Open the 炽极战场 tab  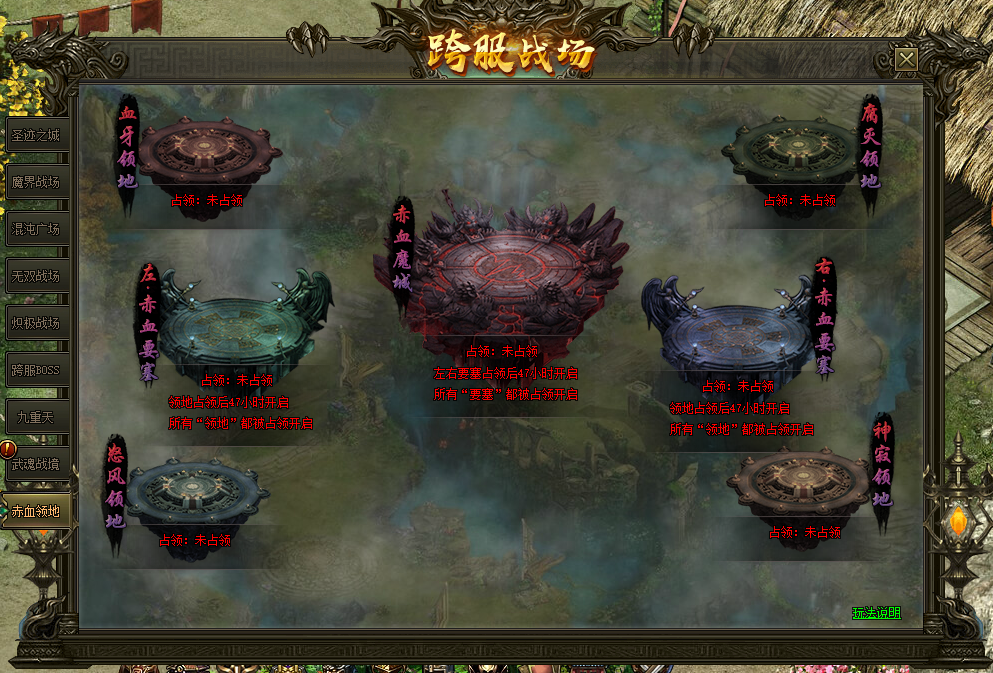(37, 323)
